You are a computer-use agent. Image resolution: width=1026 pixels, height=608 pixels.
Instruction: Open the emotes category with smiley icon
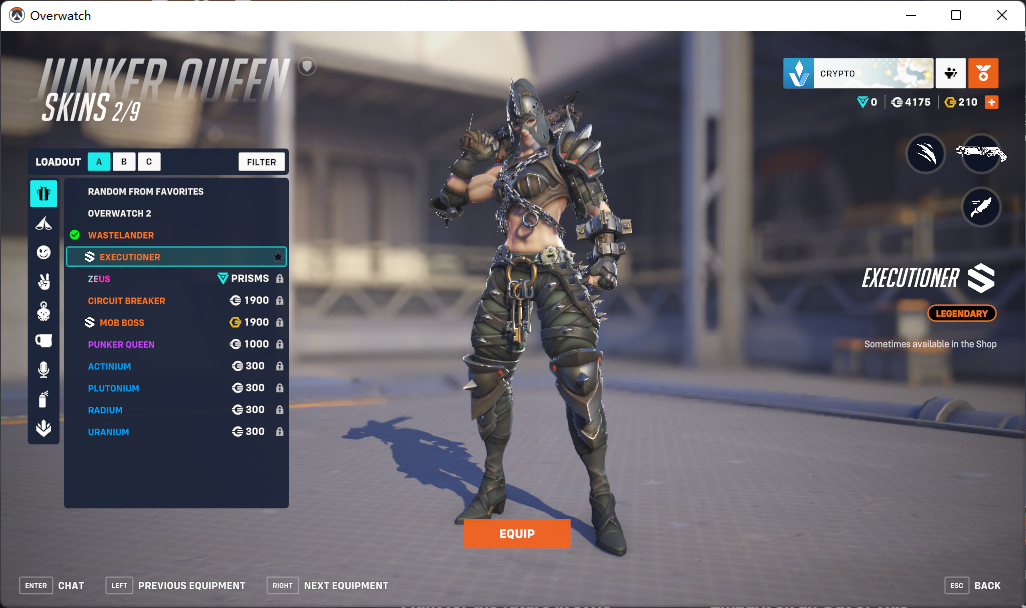(x=44, y=253)
